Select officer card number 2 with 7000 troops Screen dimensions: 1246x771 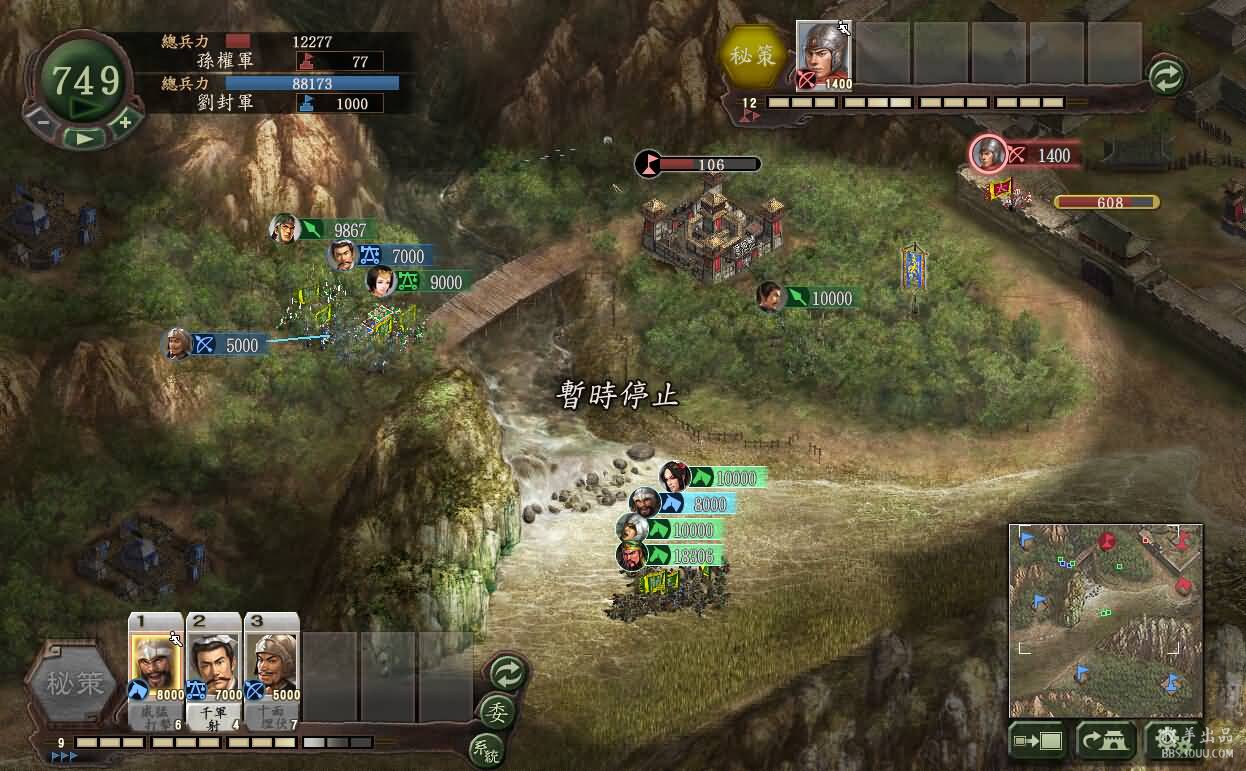pyautogui.click(x=215, y=667)
